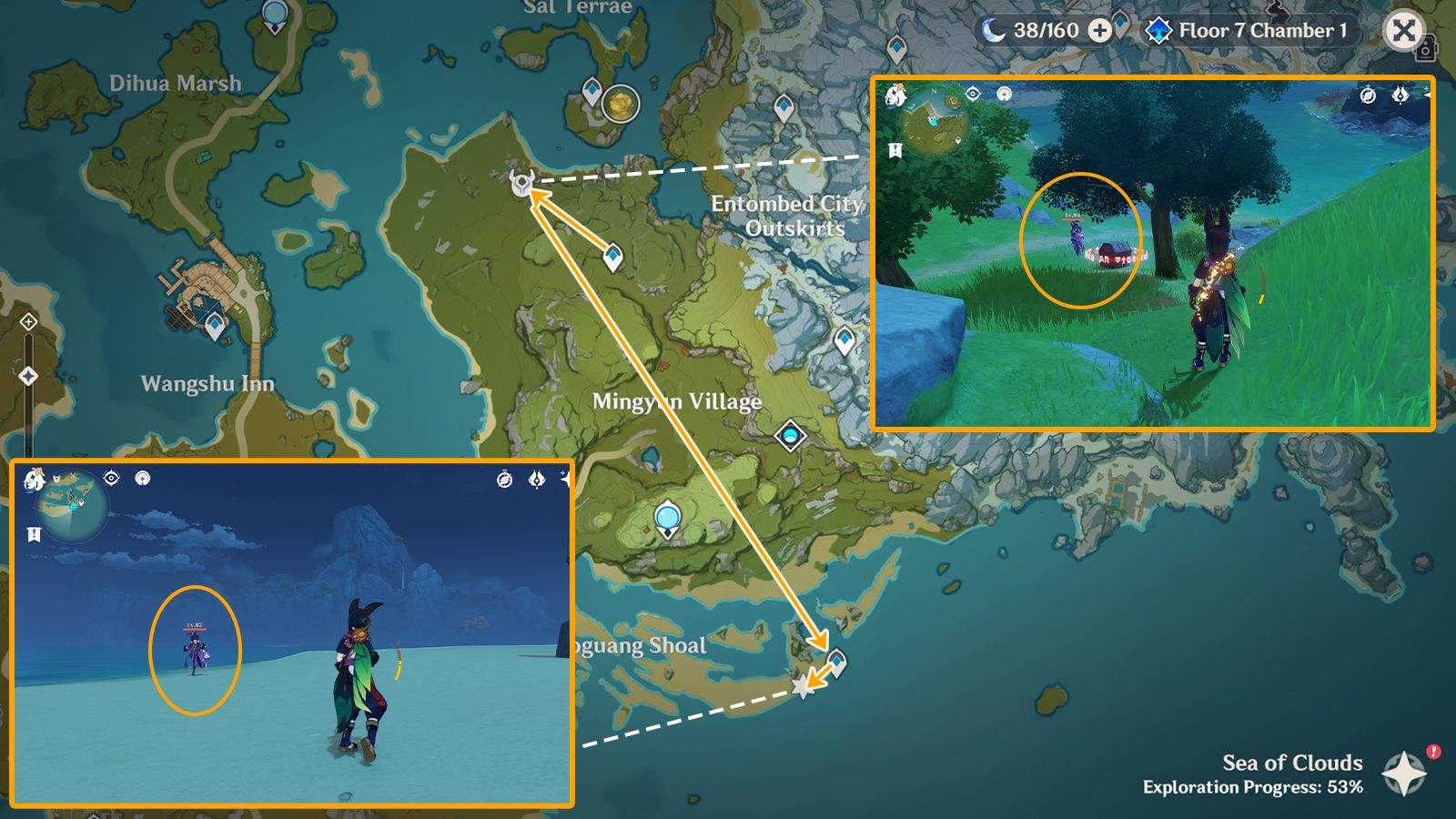Viewport: 1456px width, 819px height.
Task: Open the Statue of The Seven icon below Mingyun Village
Action: point(667,519)
